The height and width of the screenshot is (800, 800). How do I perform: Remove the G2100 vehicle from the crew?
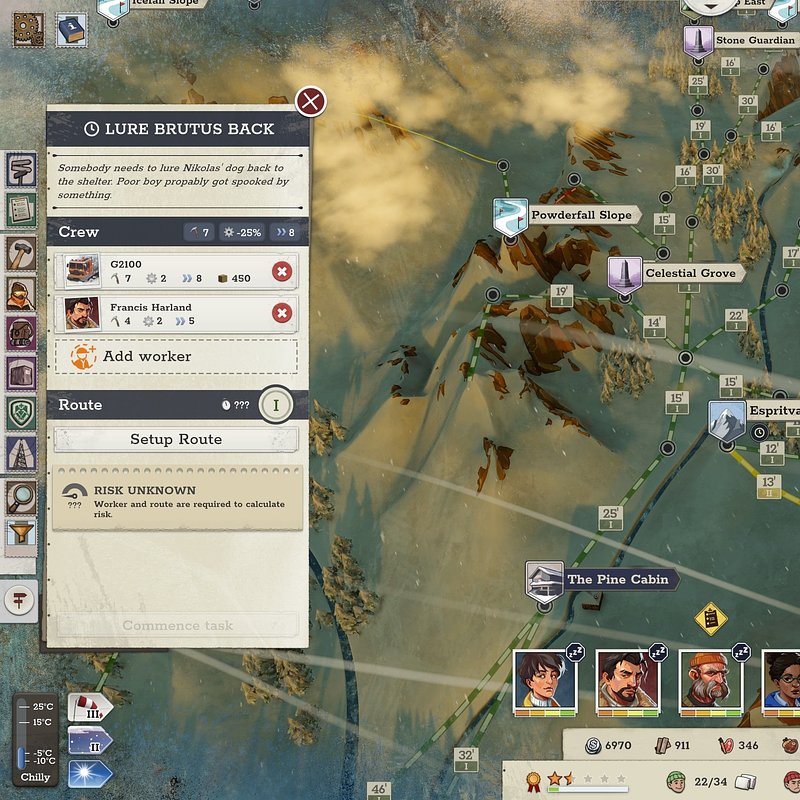click(x=282, y=271)
